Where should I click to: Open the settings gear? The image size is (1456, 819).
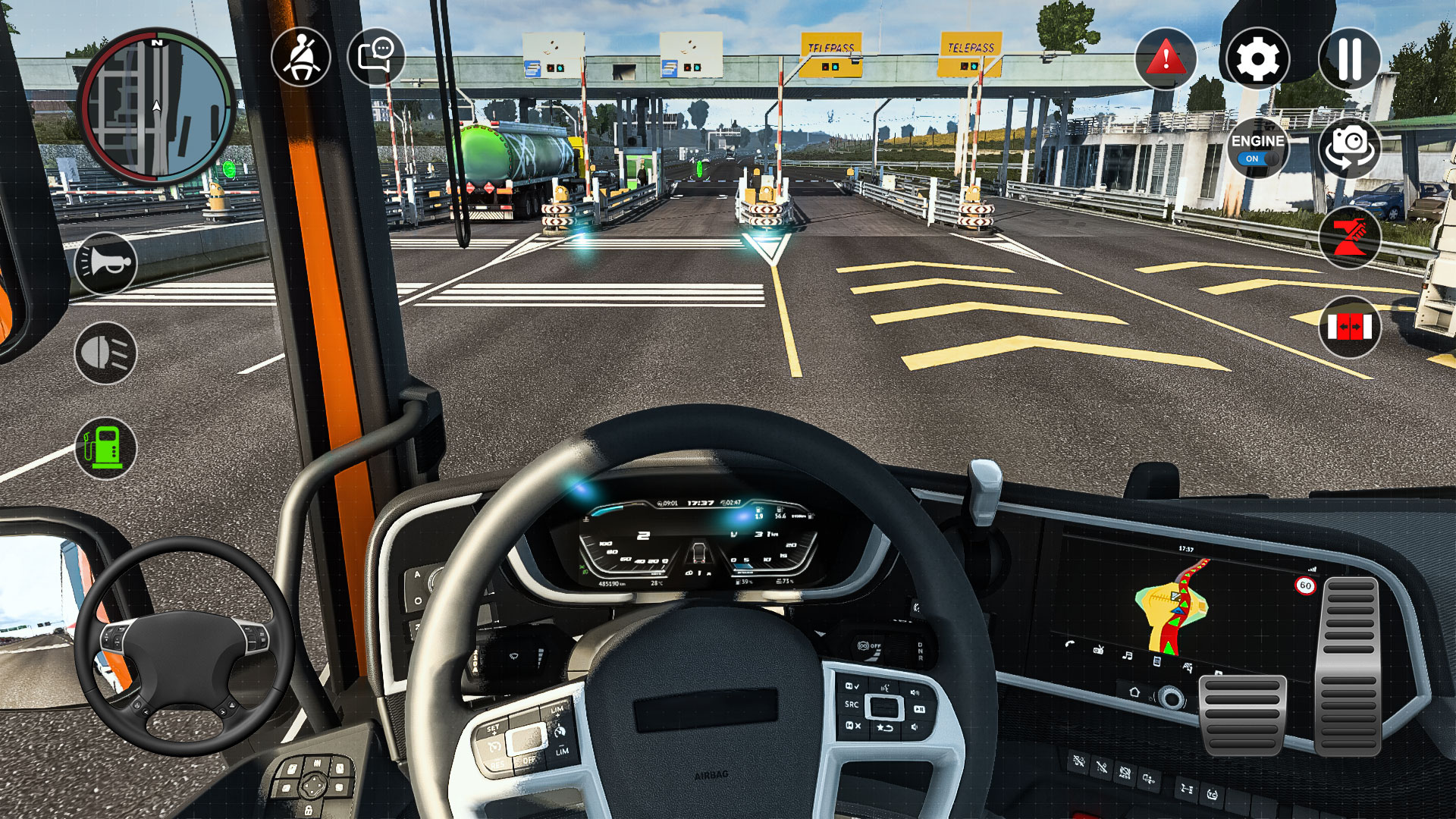(1257, 58)
